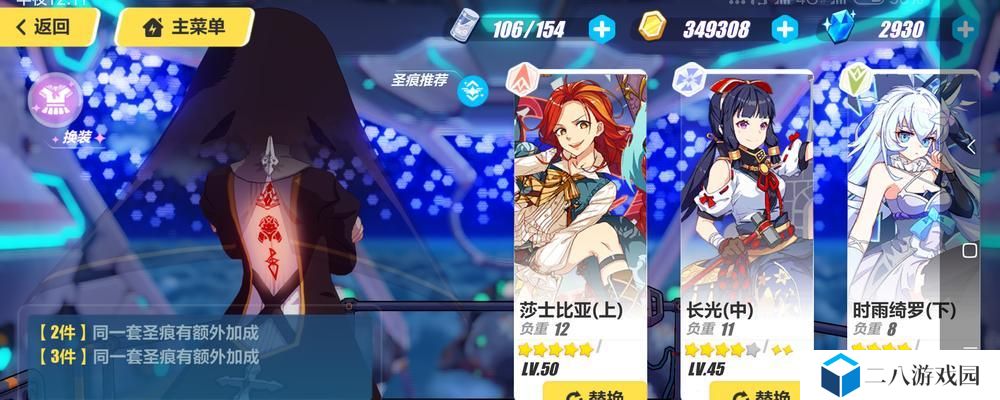Go back using the 返回 button
Viewport: 1000px width, 400px height.
[x=42, y=27]
